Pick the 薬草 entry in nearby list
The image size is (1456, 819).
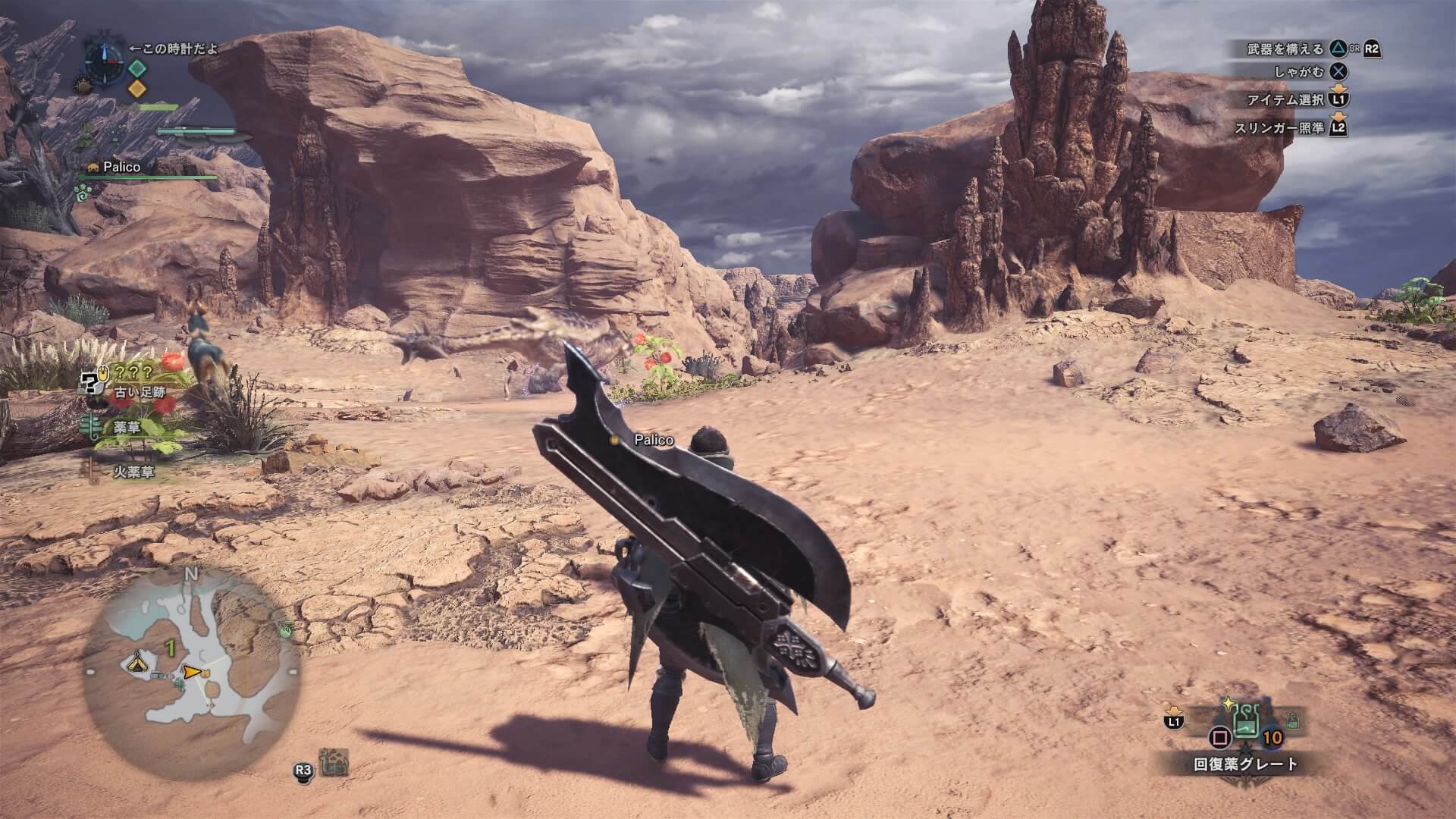(x=126, y=428)
